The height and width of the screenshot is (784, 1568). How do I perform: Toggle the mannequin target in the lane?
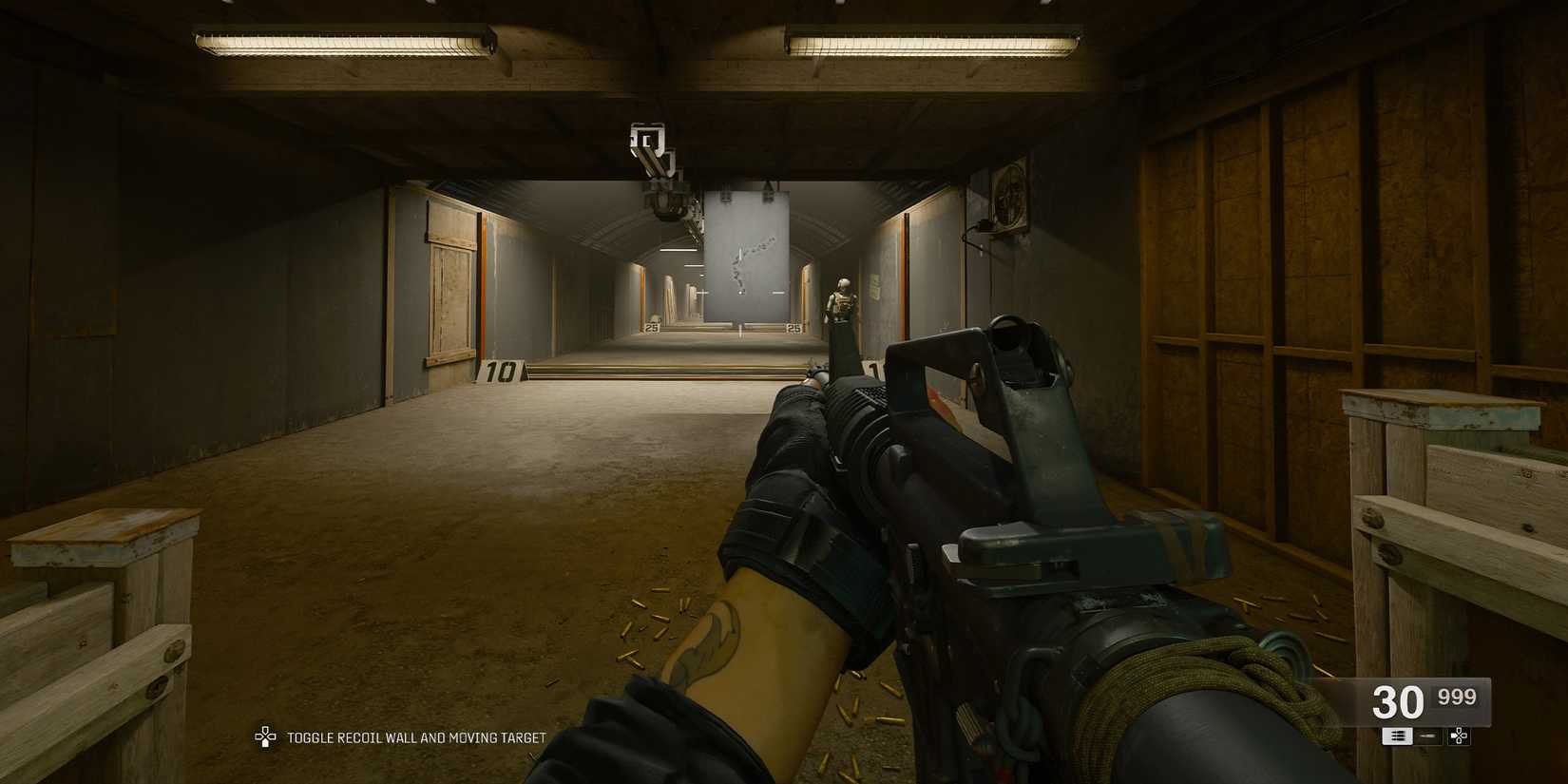[841, 304]
